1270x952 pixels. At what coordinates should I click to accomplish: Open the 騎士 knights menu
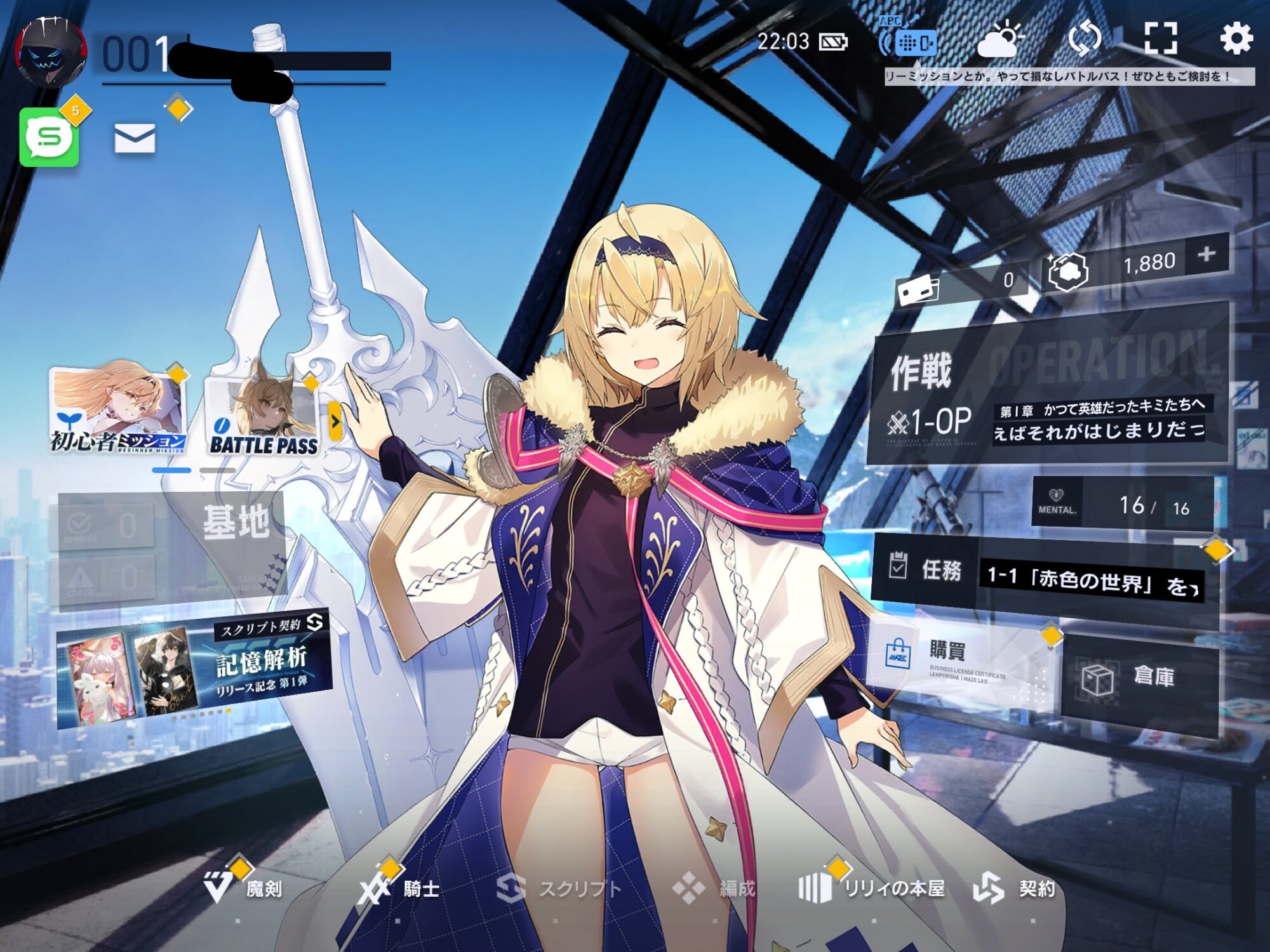point(401,889)
